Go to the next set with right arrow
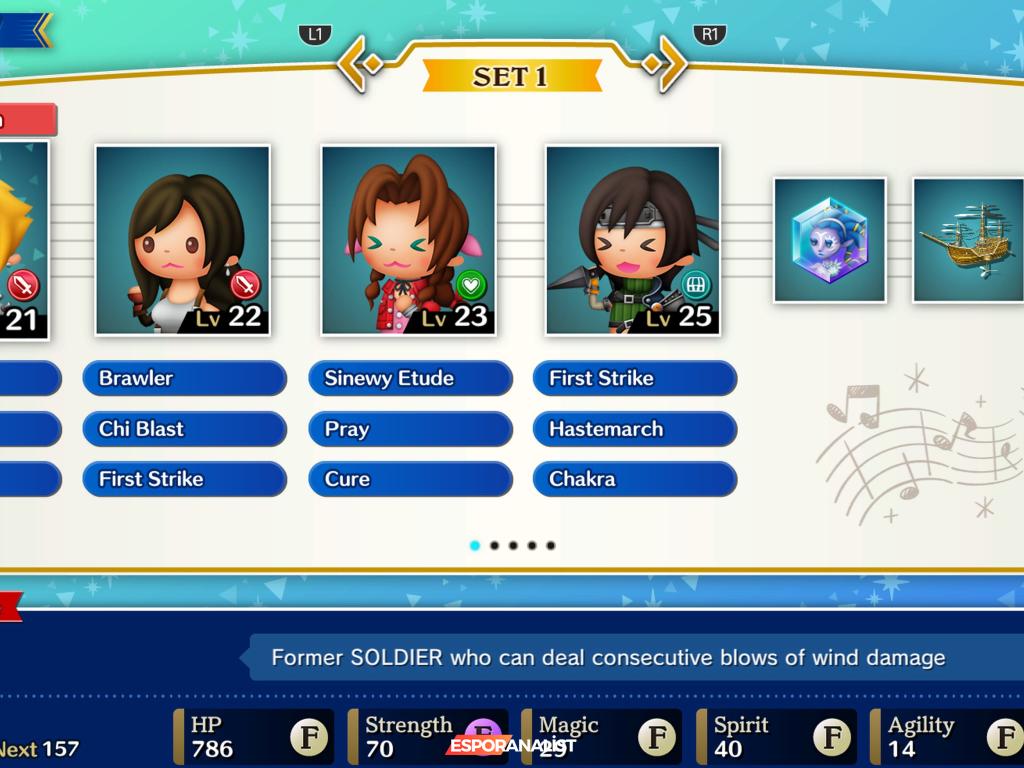Image resolution: width=1024 pixels, height=768 pixels. pyautogui.click(x=666, y=63)
